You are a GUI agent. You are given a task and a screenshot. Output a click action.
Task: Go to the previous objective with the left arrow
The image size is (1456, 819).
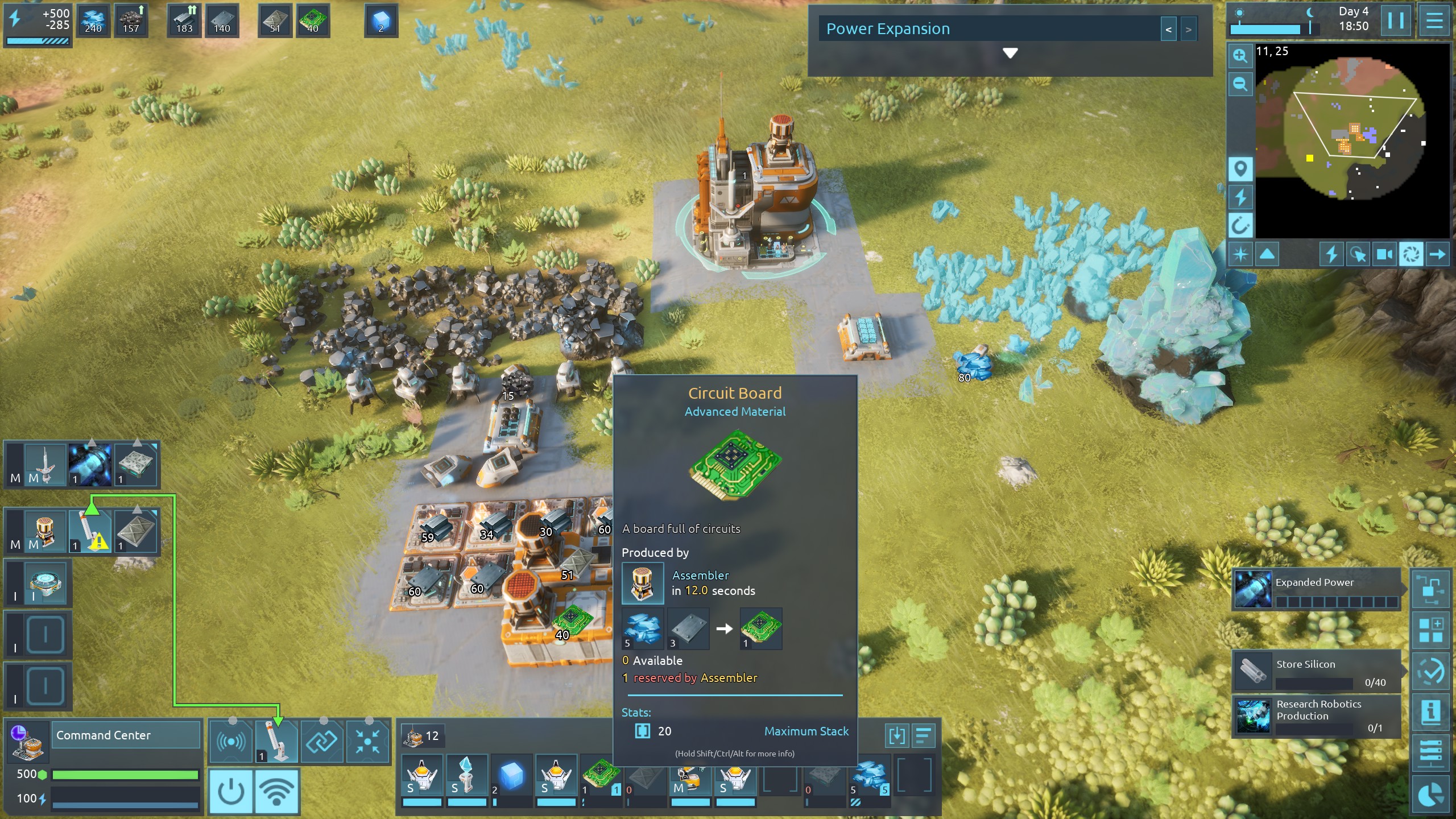(1168, 30)
